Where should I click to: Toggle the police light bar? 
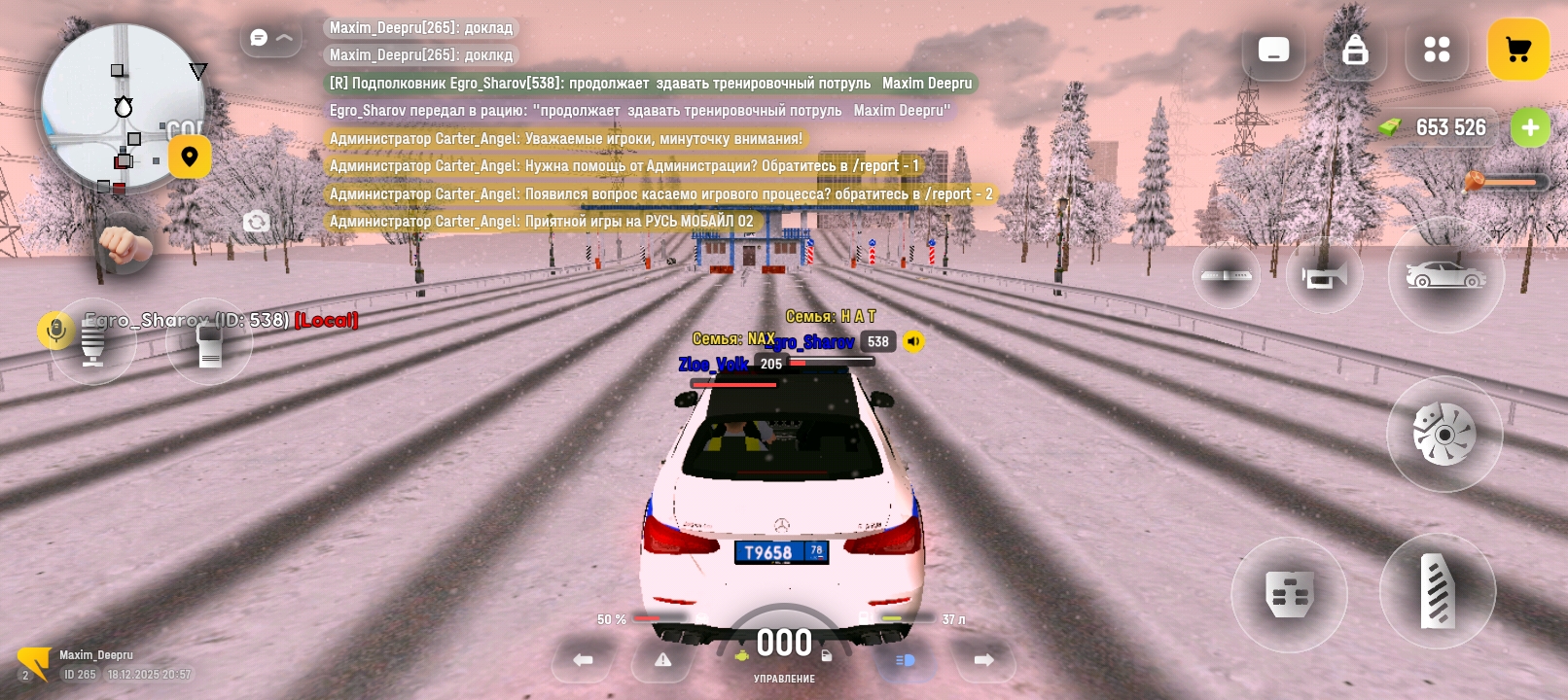pyautogui.click(x=1226, y=276)
